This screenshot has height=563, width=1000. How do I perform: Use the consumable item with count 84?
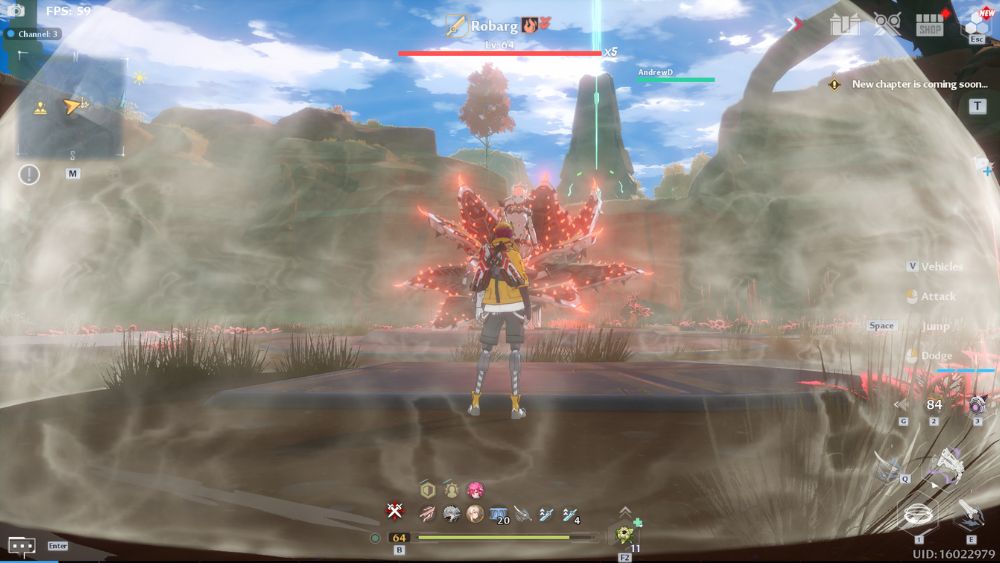tap(934, 405)
